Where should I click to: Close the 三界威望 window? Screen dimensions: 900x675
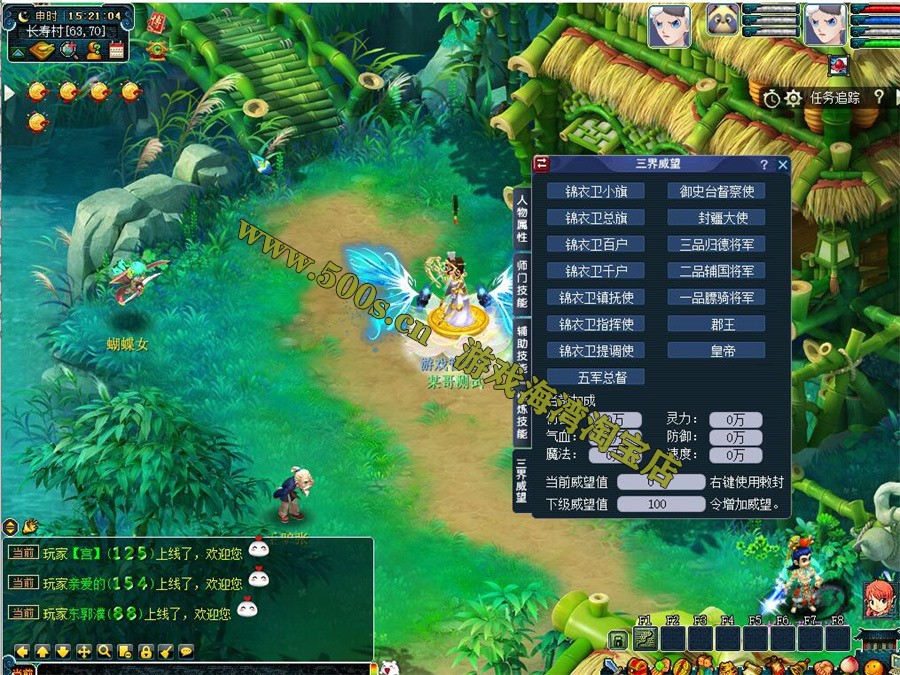pyautogui.click(x=783, y=165)
